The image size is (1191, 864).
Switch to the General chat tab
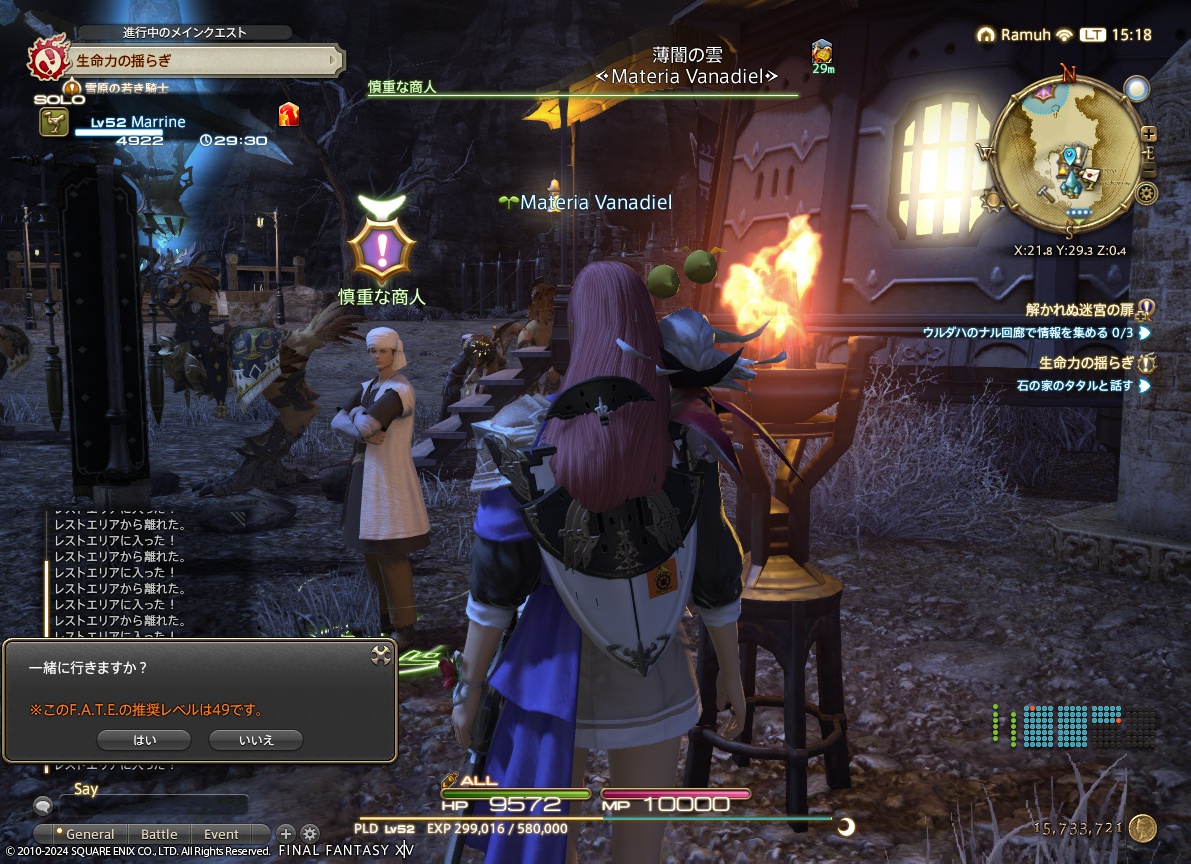(88, 834)
